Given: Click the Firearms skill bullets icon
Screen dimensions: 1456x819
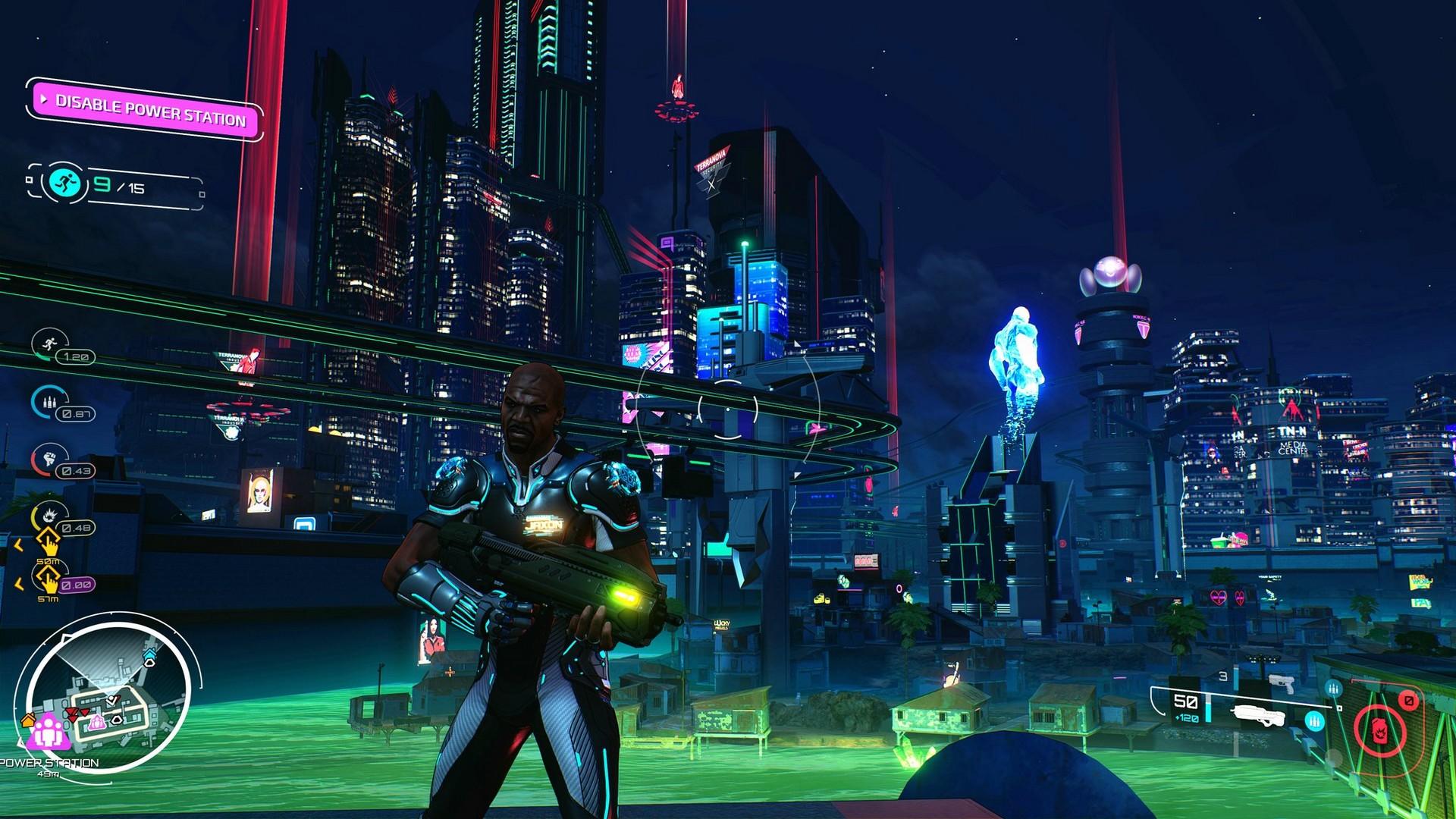Looking at the screenshot, I should pos(51,401).
